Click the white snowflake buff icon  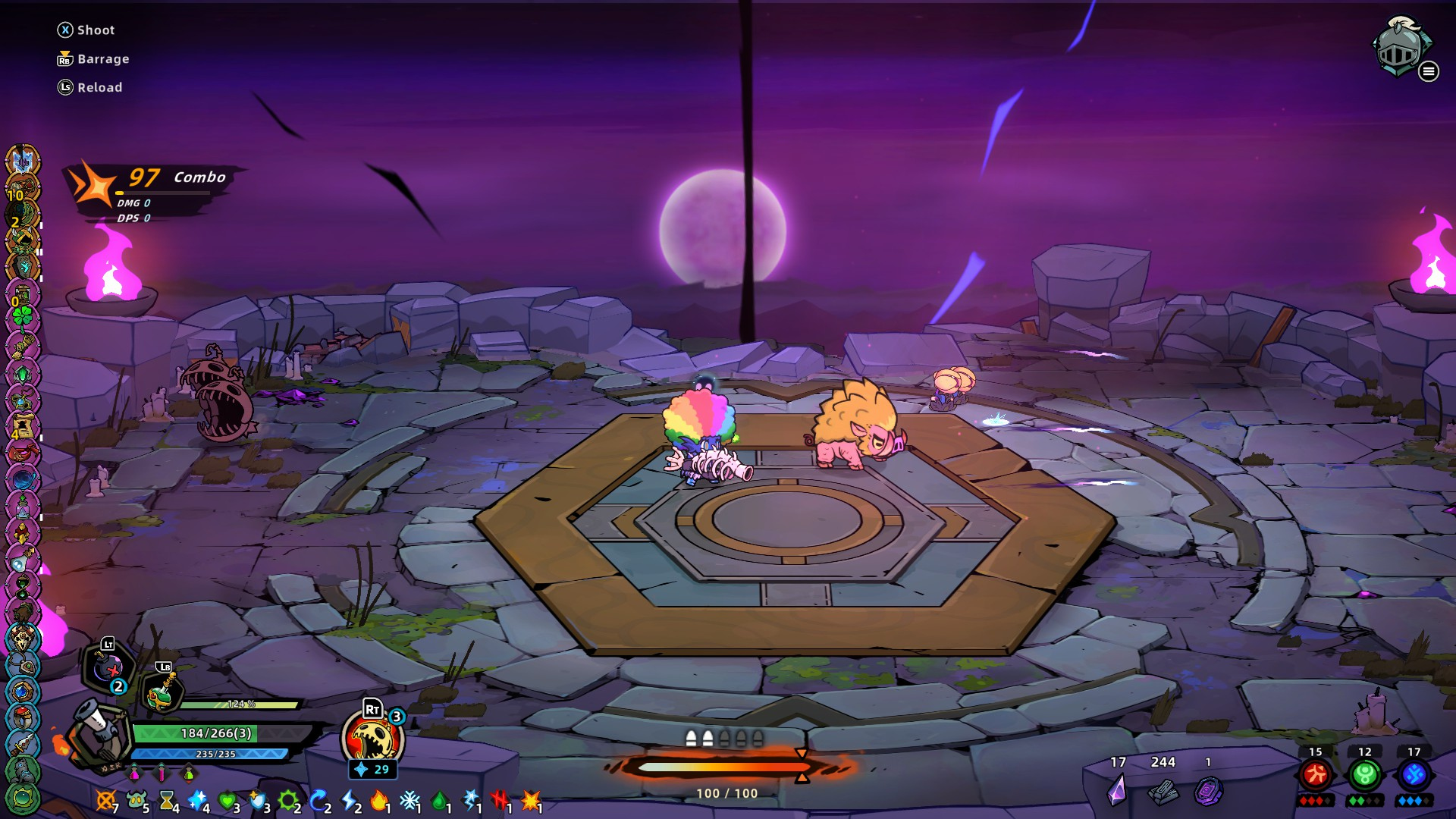pos(409,800)
